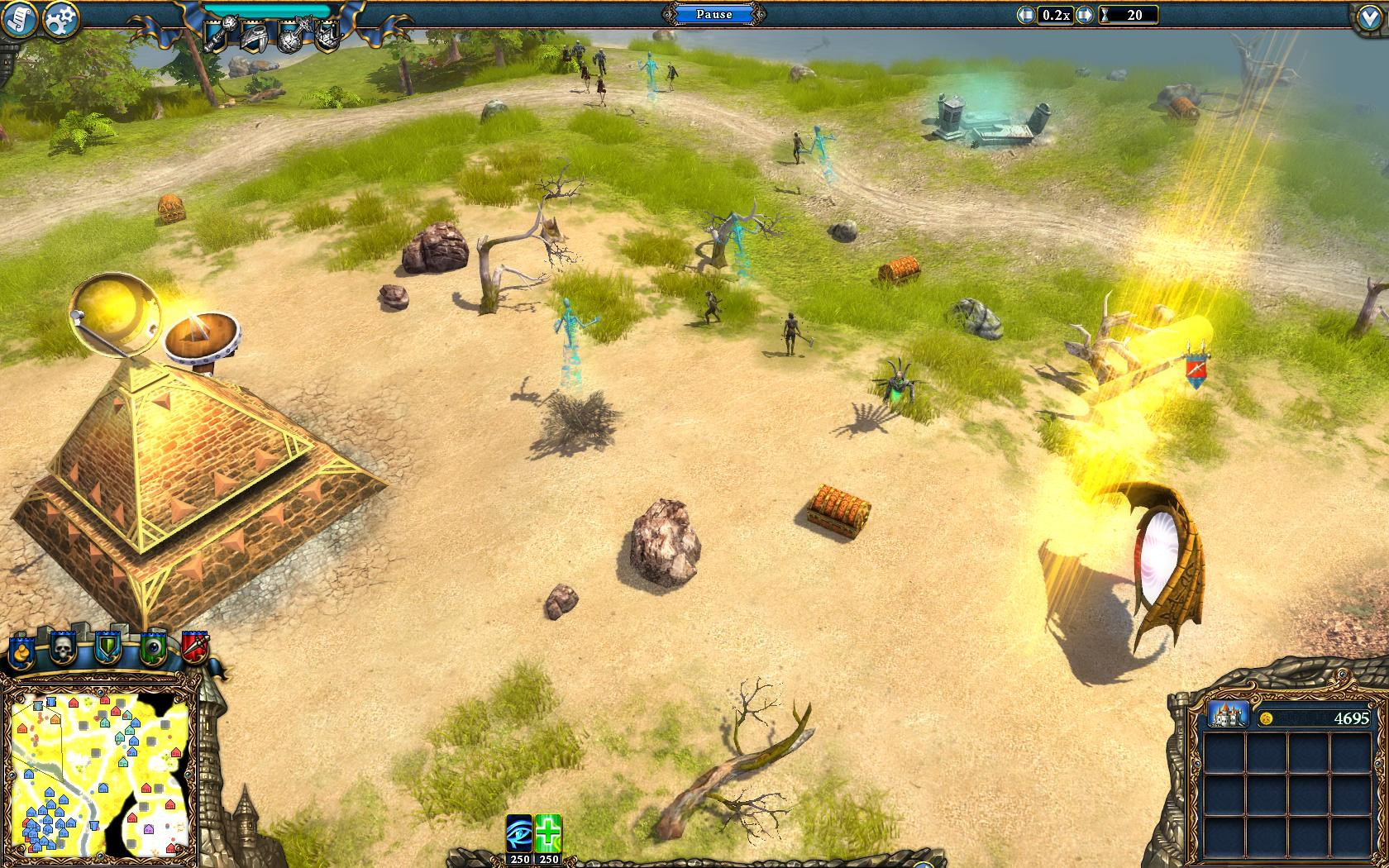This screenshot has width=1389, height=868.
Task: Place a skull attack flag
Action: pyautogui.click(x=64, y=647)
